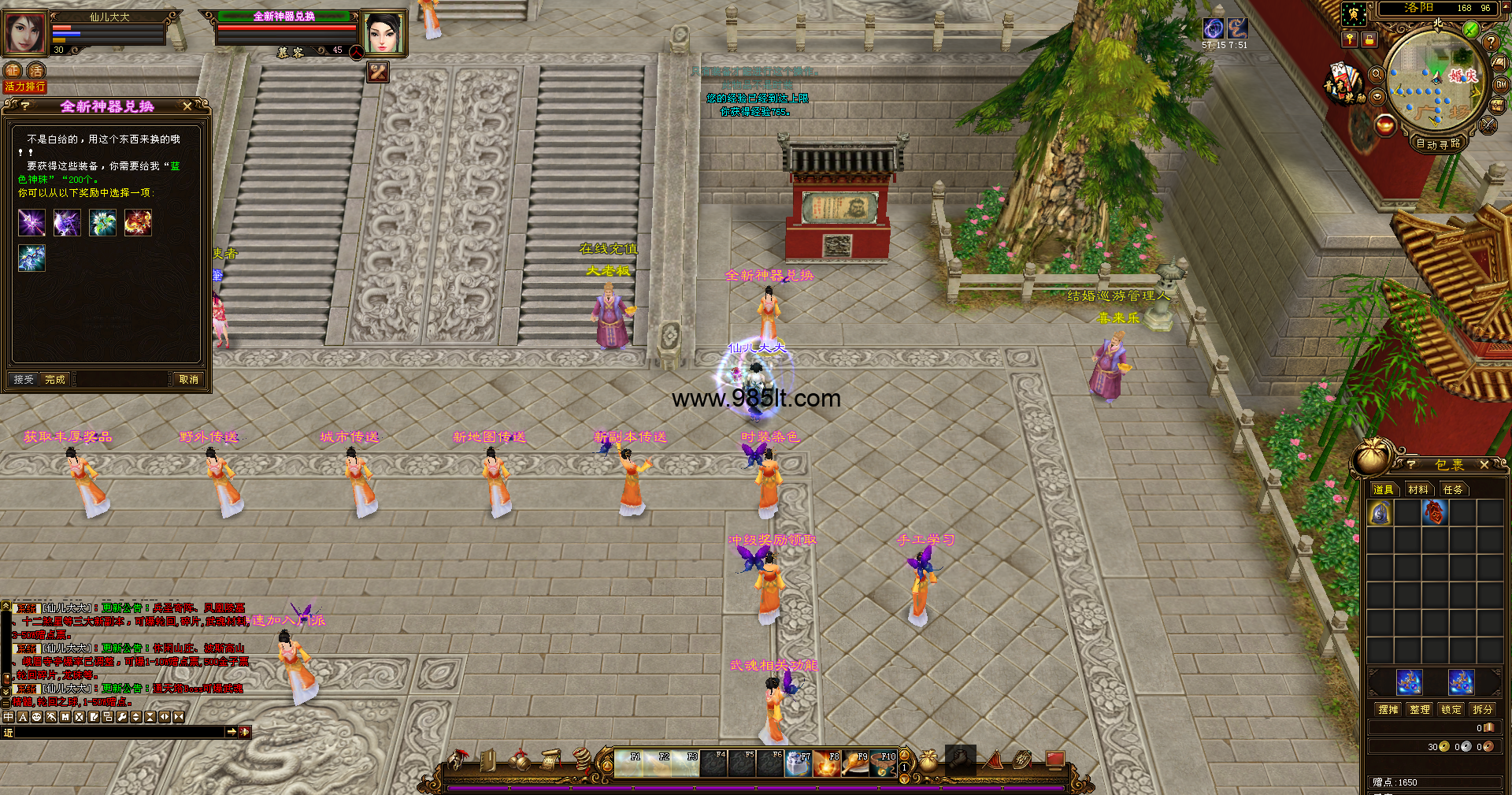Image resolution: width=1512 pixels, height=795 pixels.
Task: Switch to the 任务 bag tab
Action: [x=1452, y=489]
